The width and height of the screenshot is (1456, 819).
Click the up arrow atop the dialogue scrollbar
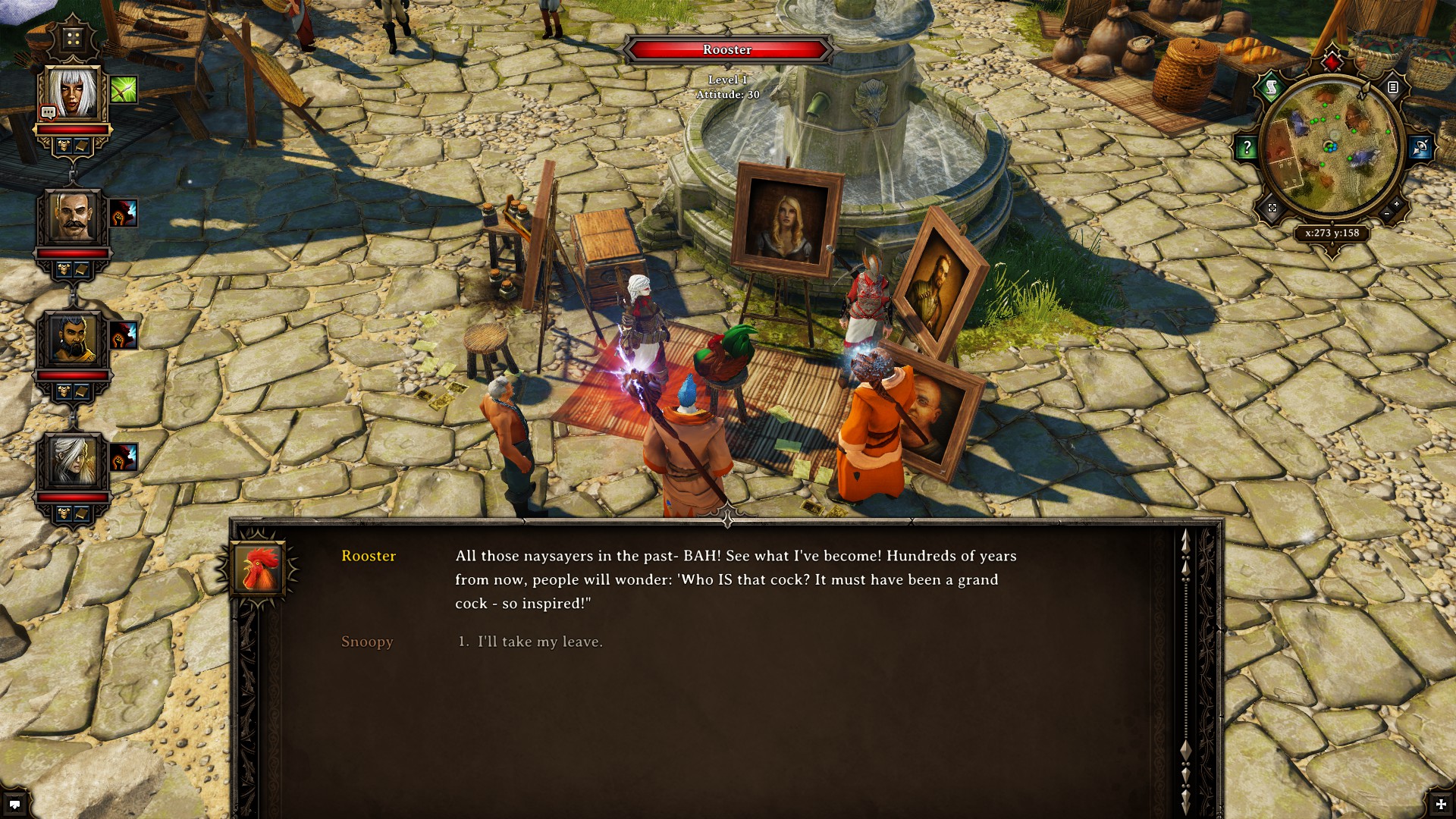(1185, 540)
